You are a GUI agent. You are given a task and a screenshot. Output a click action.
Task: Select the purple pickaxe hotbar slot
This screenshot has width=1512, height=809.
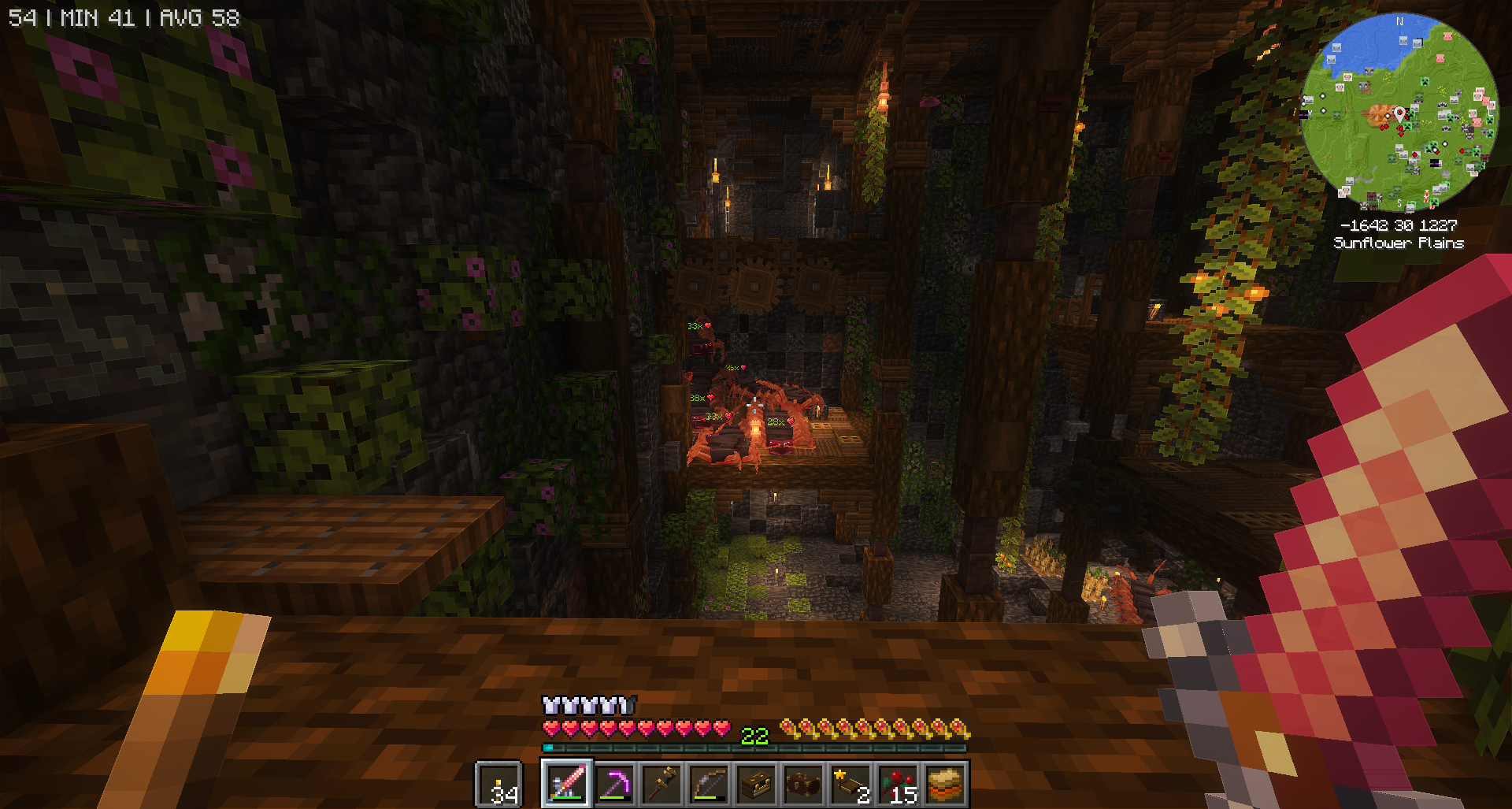[614, 784]
